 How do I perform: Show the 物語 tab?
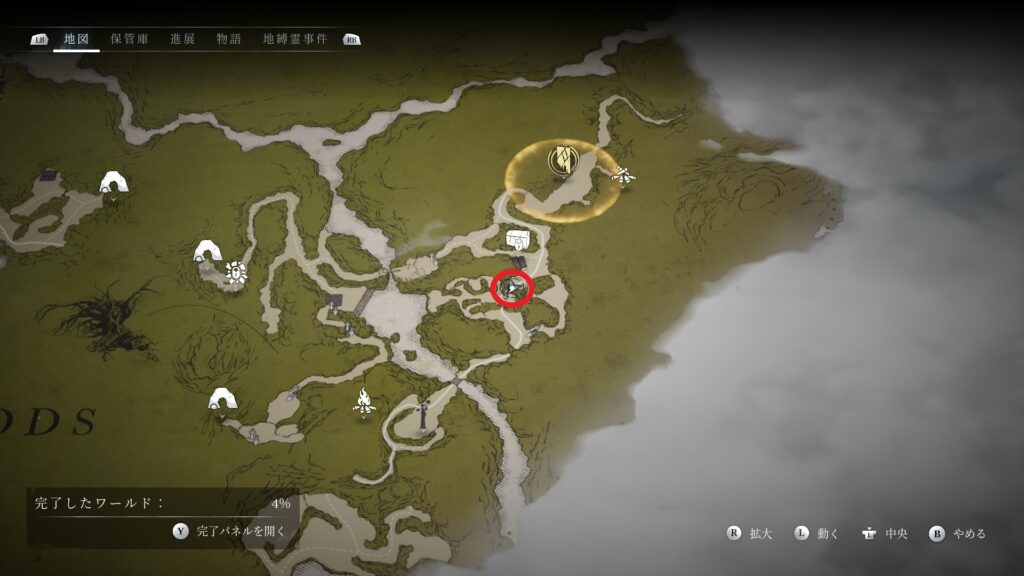coord(229,39)
